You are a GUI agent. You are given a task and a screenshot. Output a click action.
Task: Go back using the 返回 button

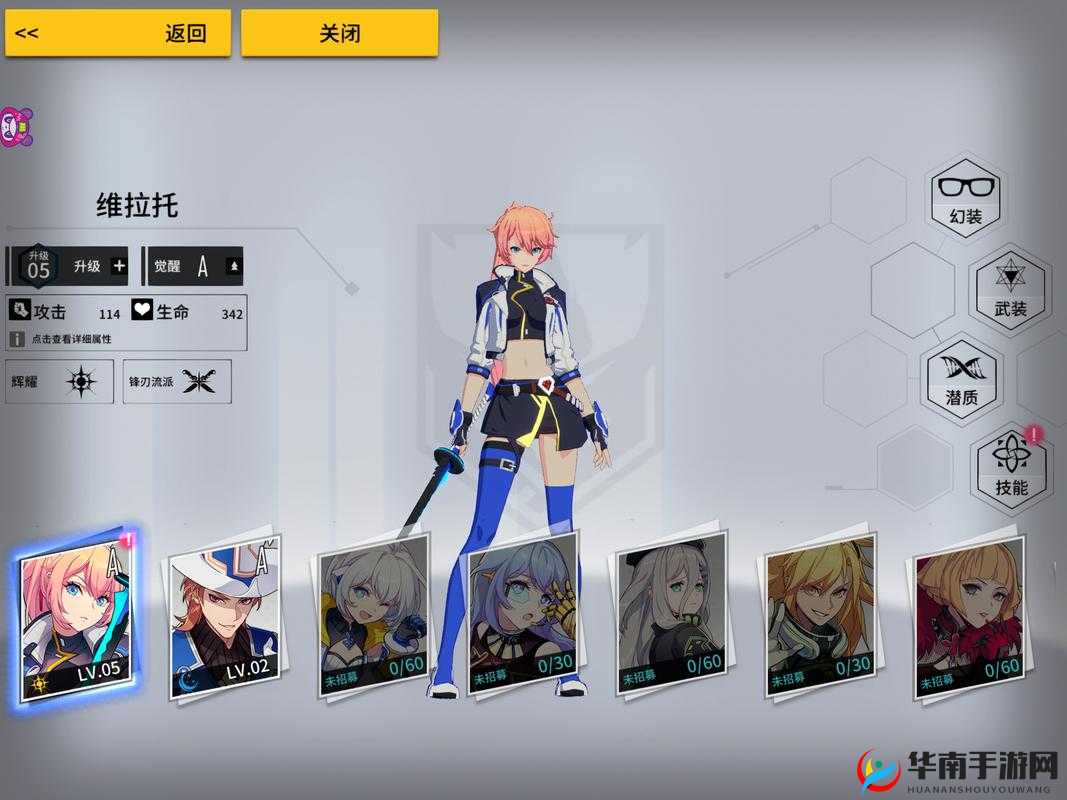pos(118,33)
